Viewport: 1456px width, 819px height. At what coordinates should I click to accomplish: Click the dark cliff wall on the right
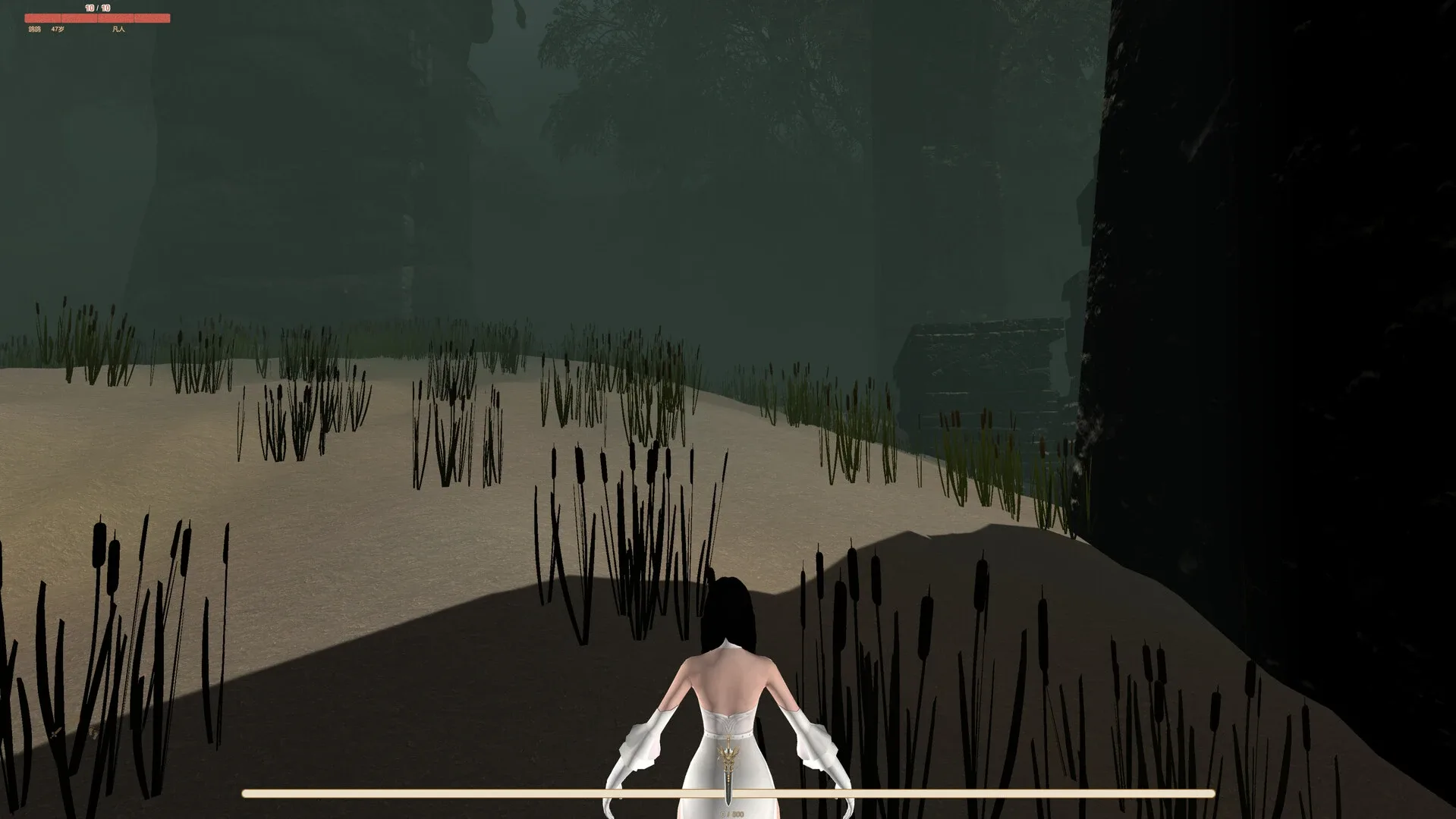click(1290, 303)
